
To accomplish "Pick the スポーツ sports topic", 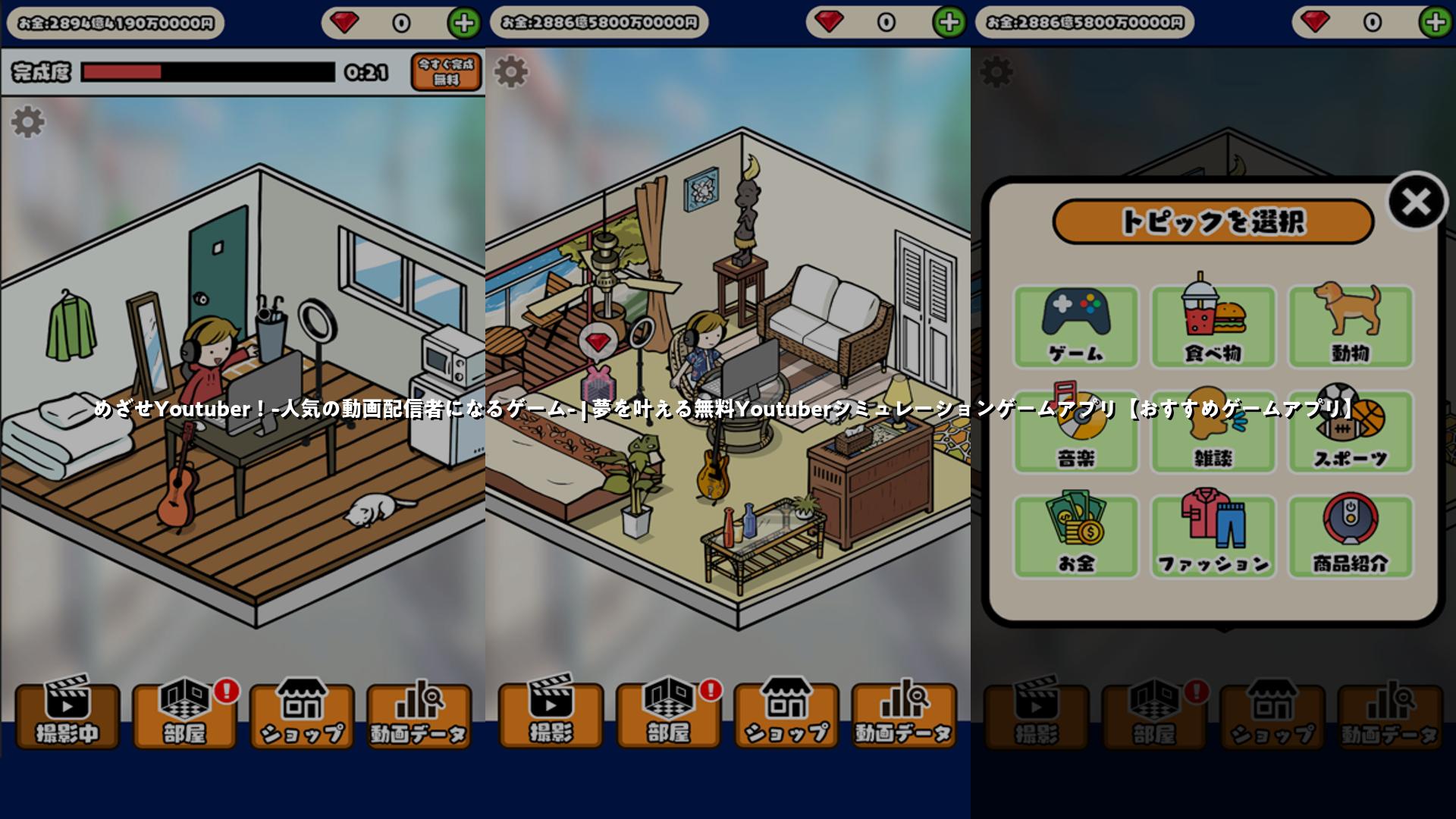I will pos(1351,432).
